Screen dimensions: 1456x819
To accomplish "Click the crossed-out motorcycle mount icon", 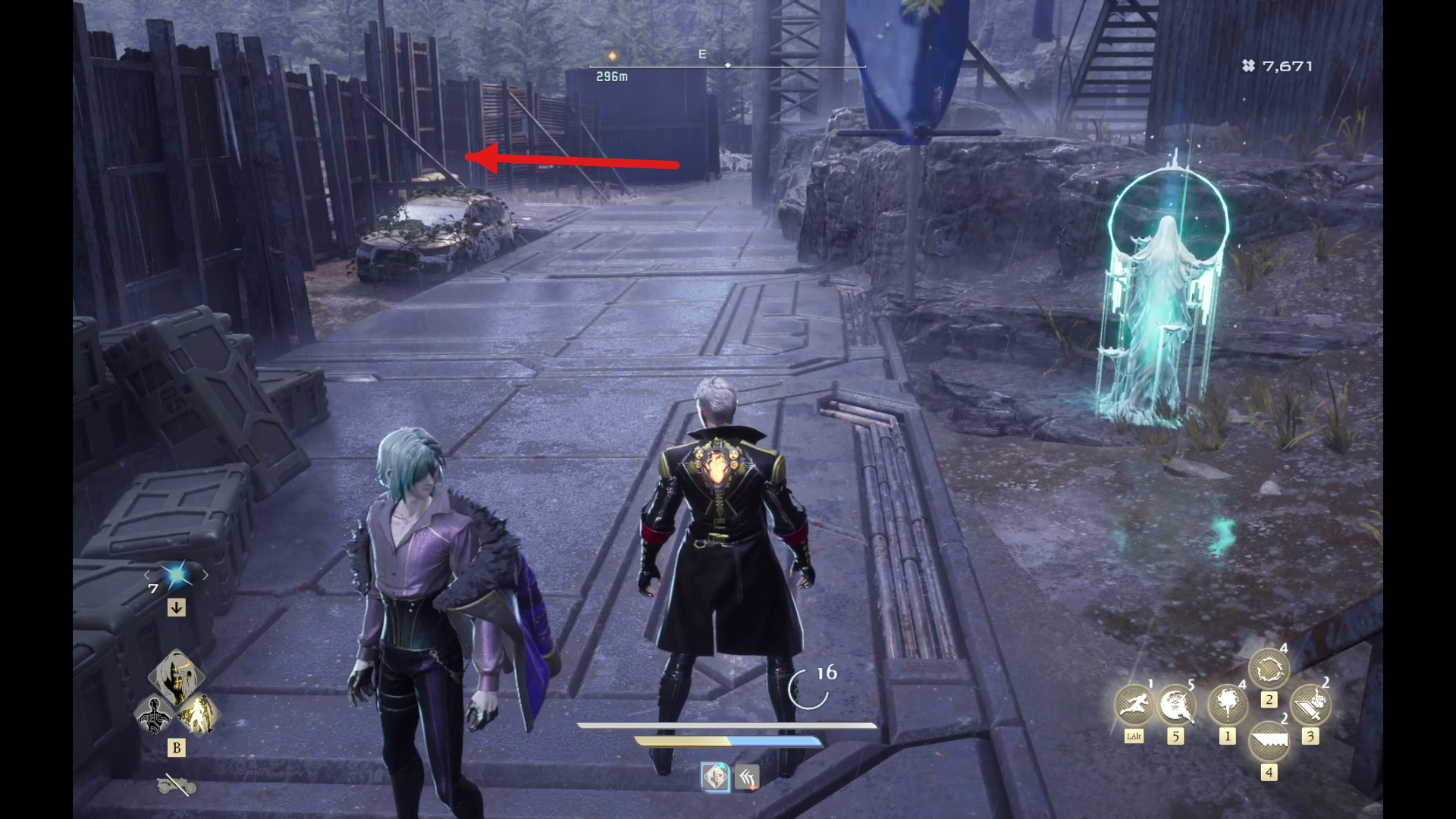I will (177, 785).
